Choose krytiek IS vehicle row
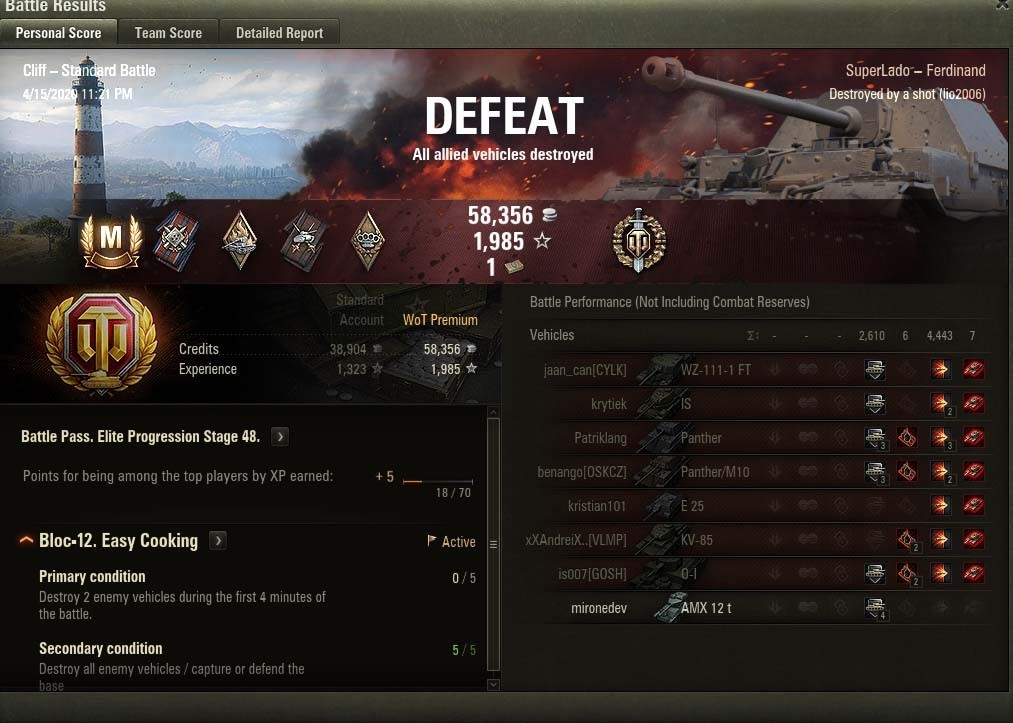 760,404
